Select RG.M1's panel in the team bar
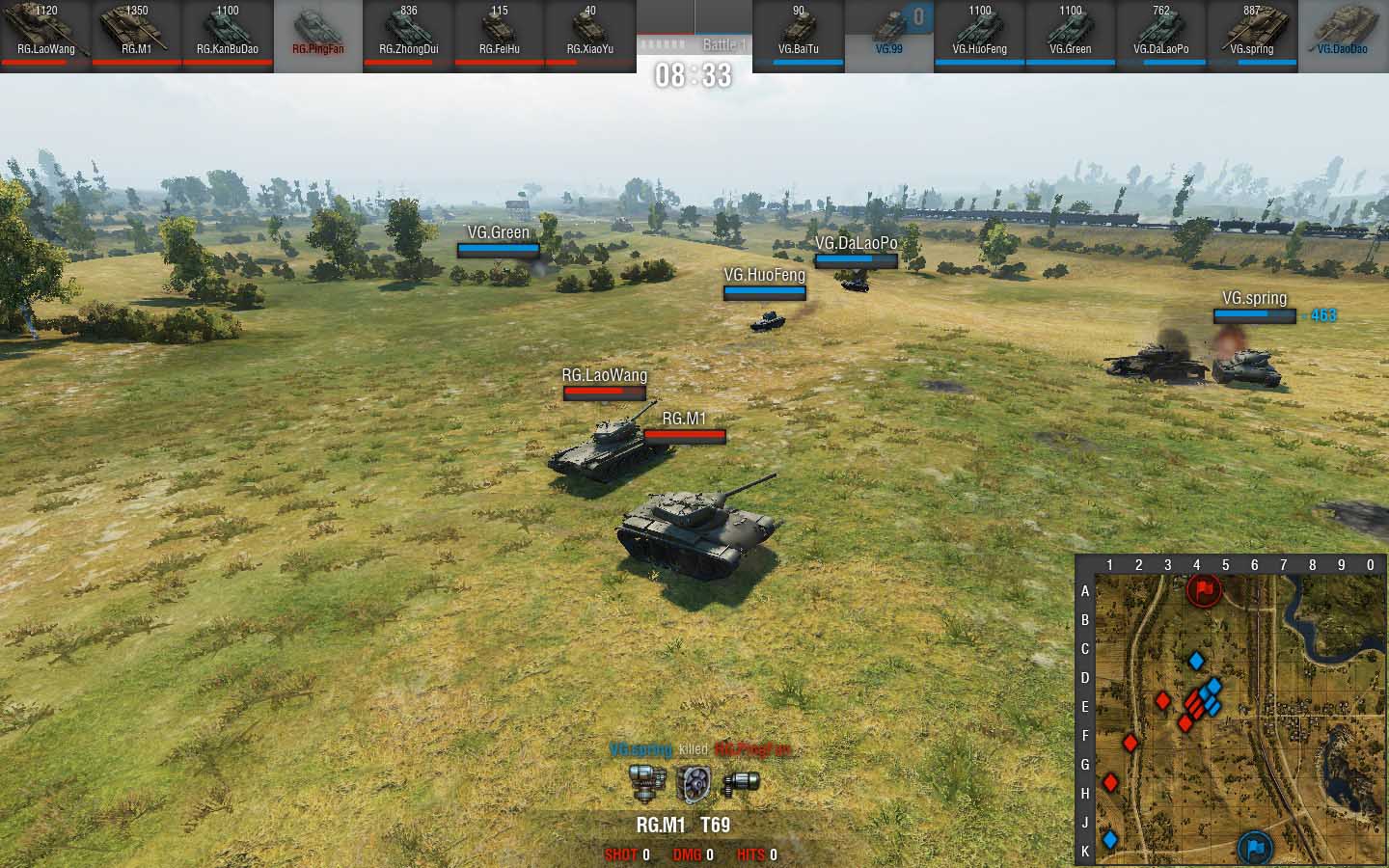Viewport: 1389px width, 868px height. (x=136, y=35)
